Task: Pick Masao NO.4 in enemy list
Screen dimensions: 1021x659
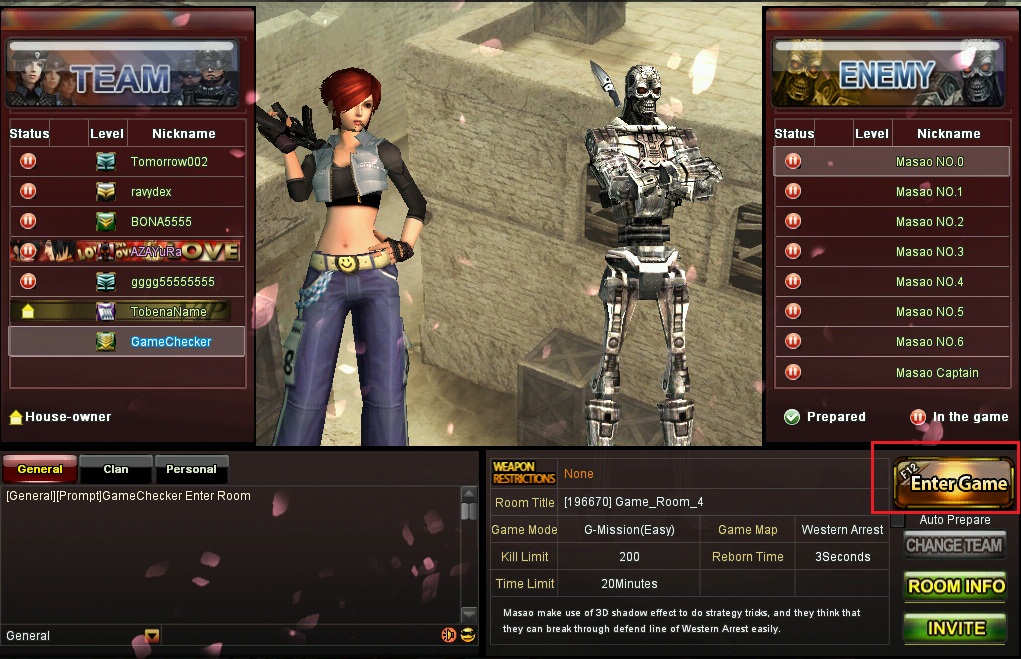Action: point(929,282)
